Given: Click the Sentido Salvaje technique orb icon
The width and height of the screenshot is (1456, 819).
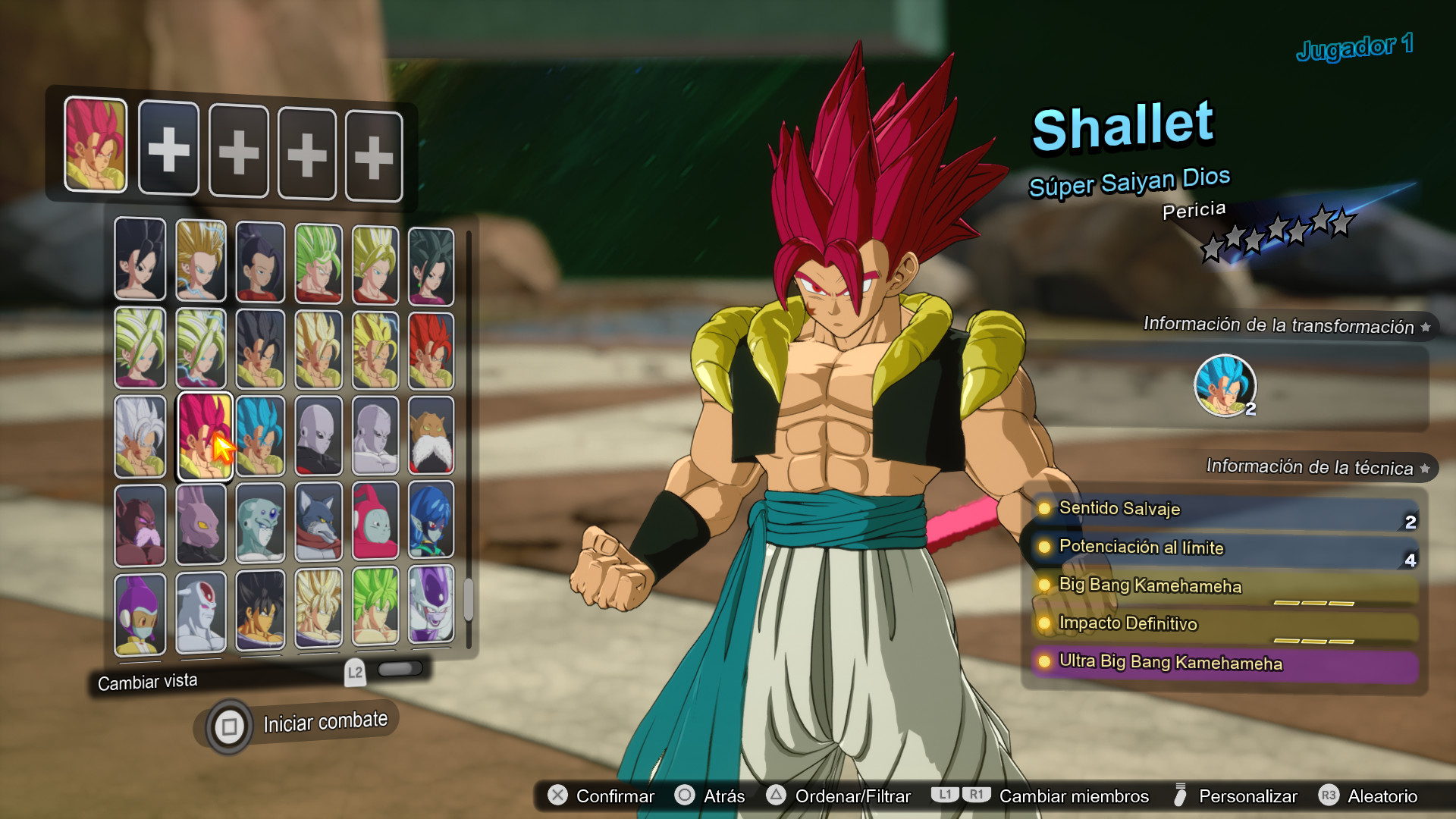Looking at the screenshot, I should point(1045,510).
